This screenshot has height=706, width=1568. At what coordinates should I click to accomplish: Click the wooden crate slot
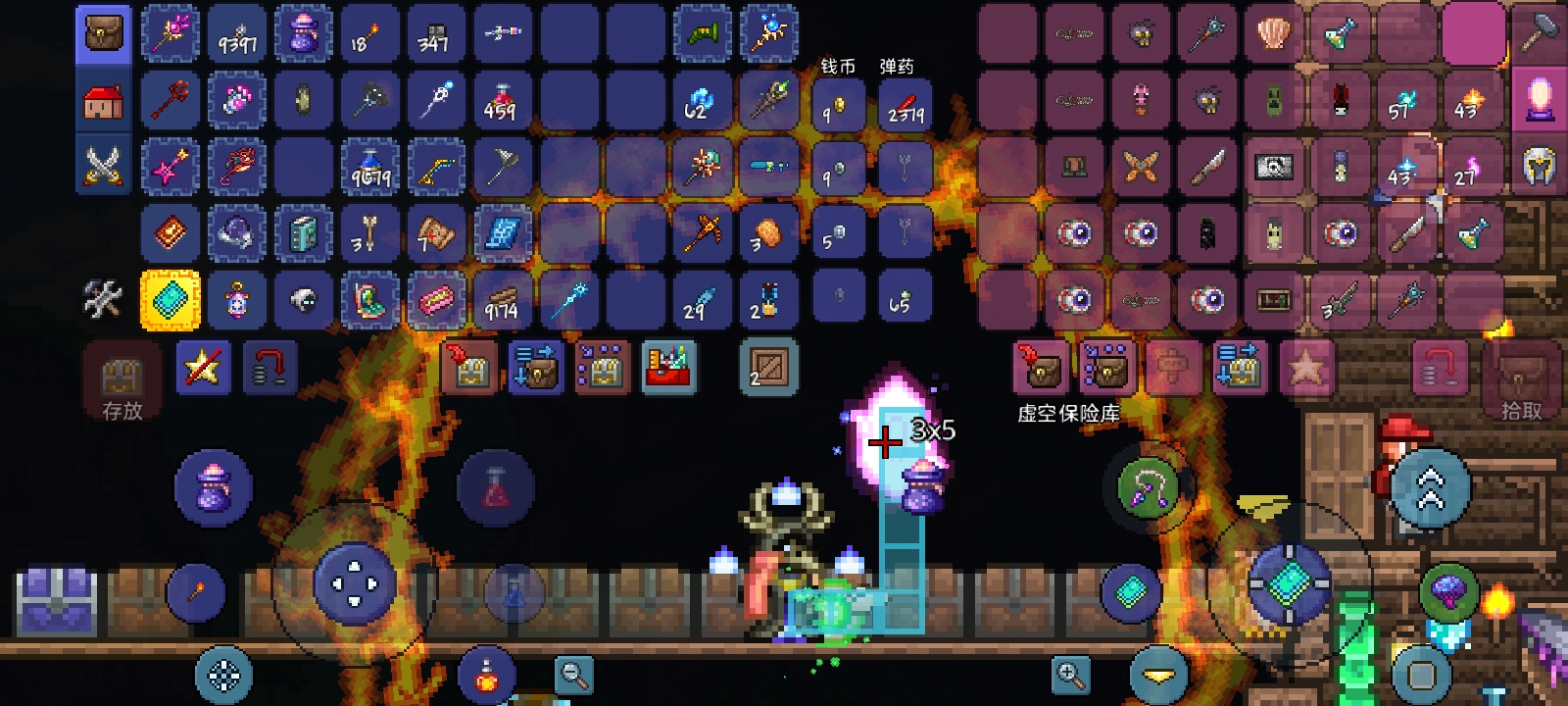click(768, 369)
